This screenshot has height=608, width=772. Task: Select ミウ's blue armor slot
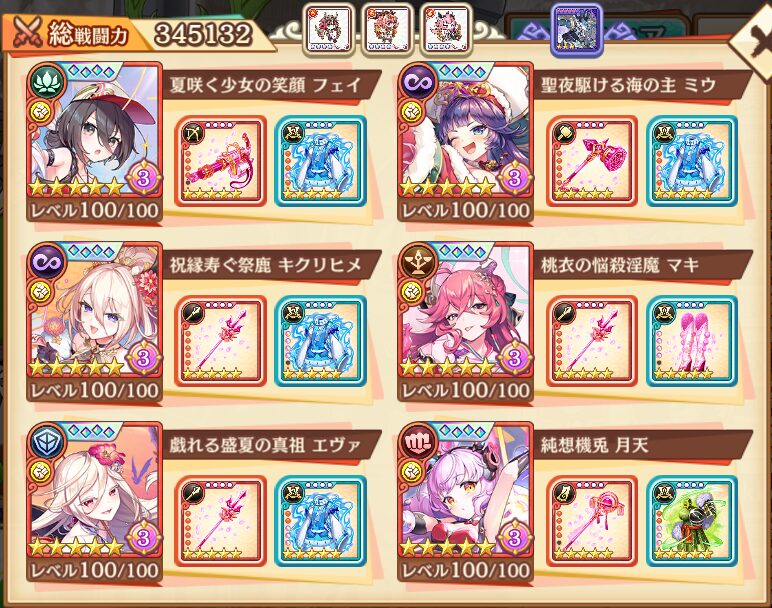click(692, 160)
